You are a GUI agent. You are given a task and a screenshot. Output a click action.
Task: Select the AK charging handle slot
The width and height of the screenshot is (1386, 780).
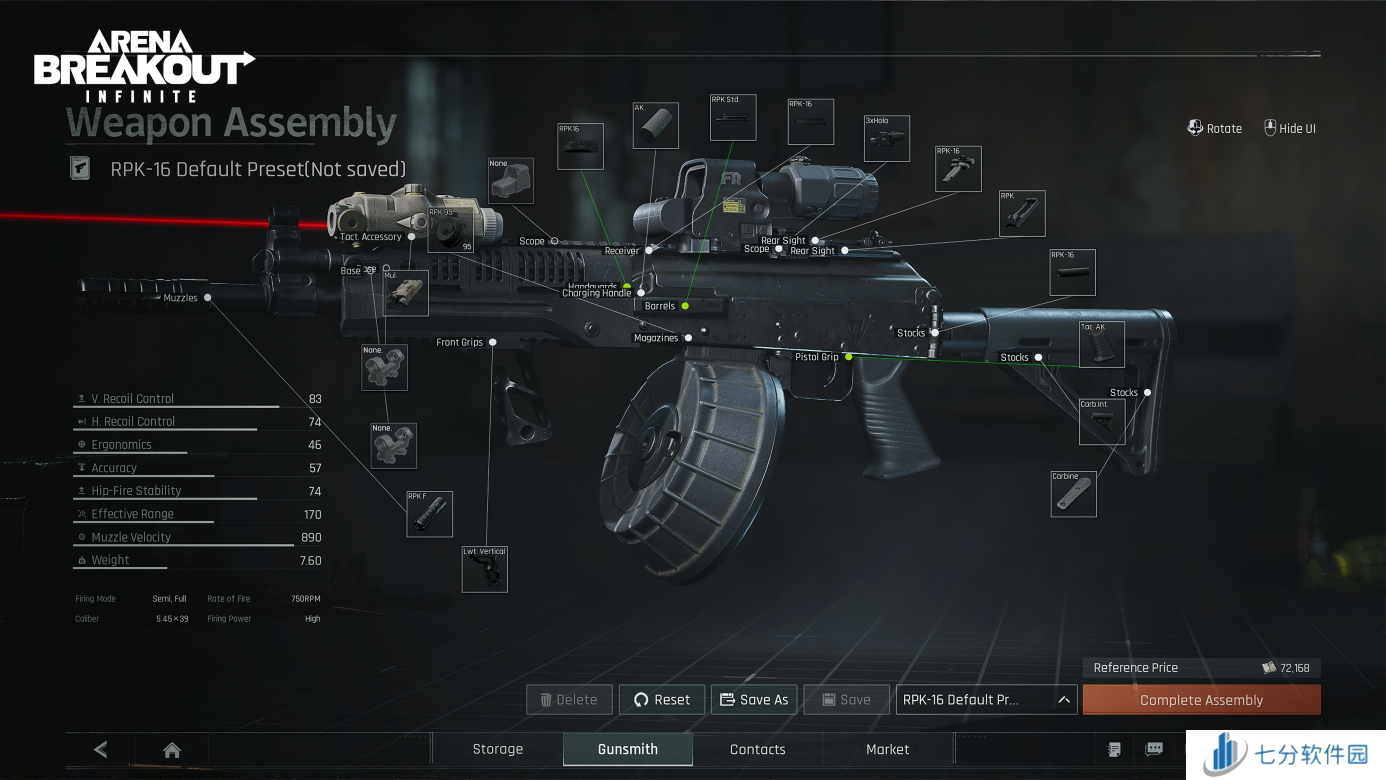(656, 126)
